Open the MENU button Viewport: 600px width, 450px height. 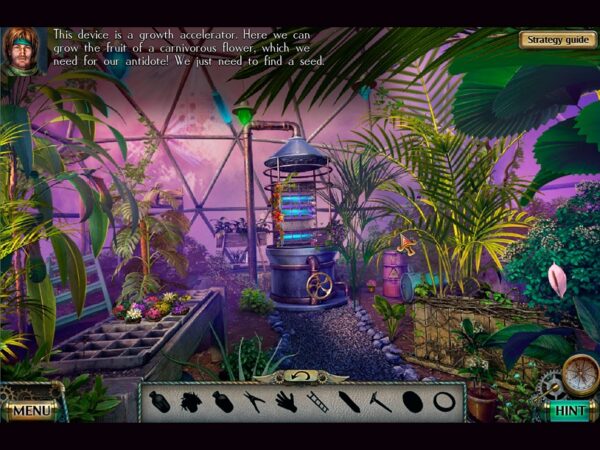pyautogui.click(x=31, y=410)
